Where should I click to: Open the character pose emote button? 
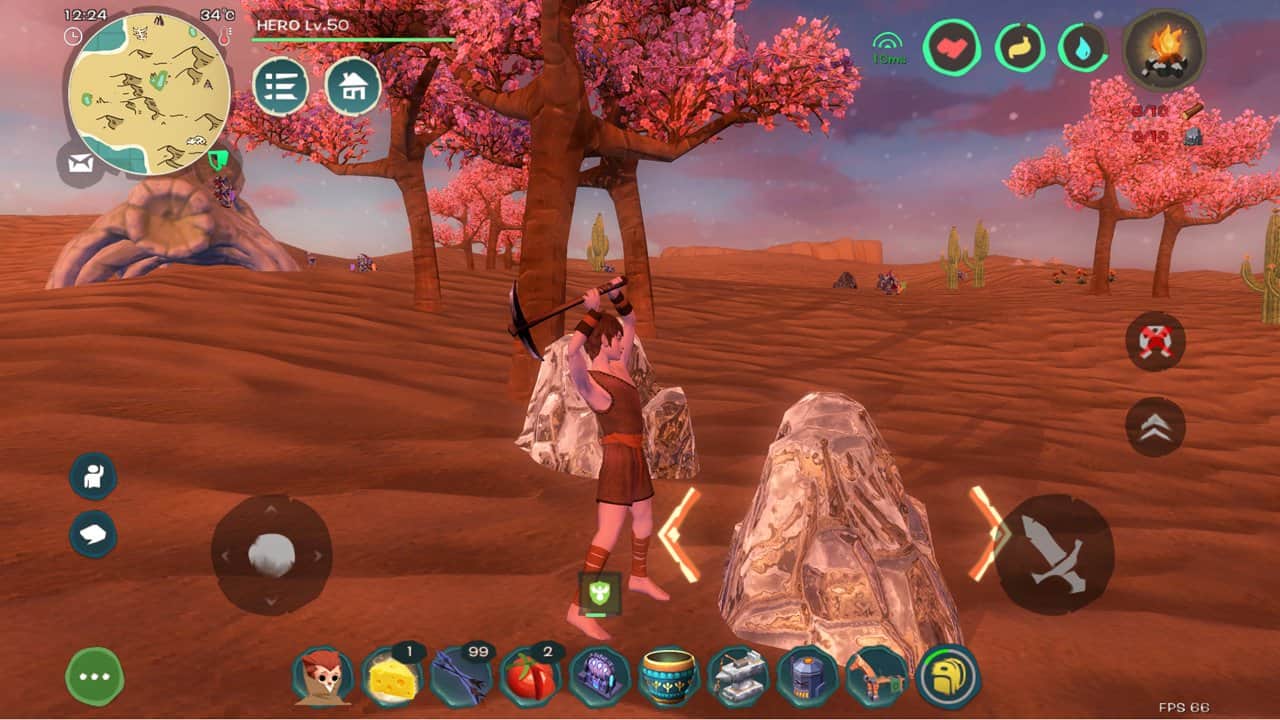coord(93,477)
